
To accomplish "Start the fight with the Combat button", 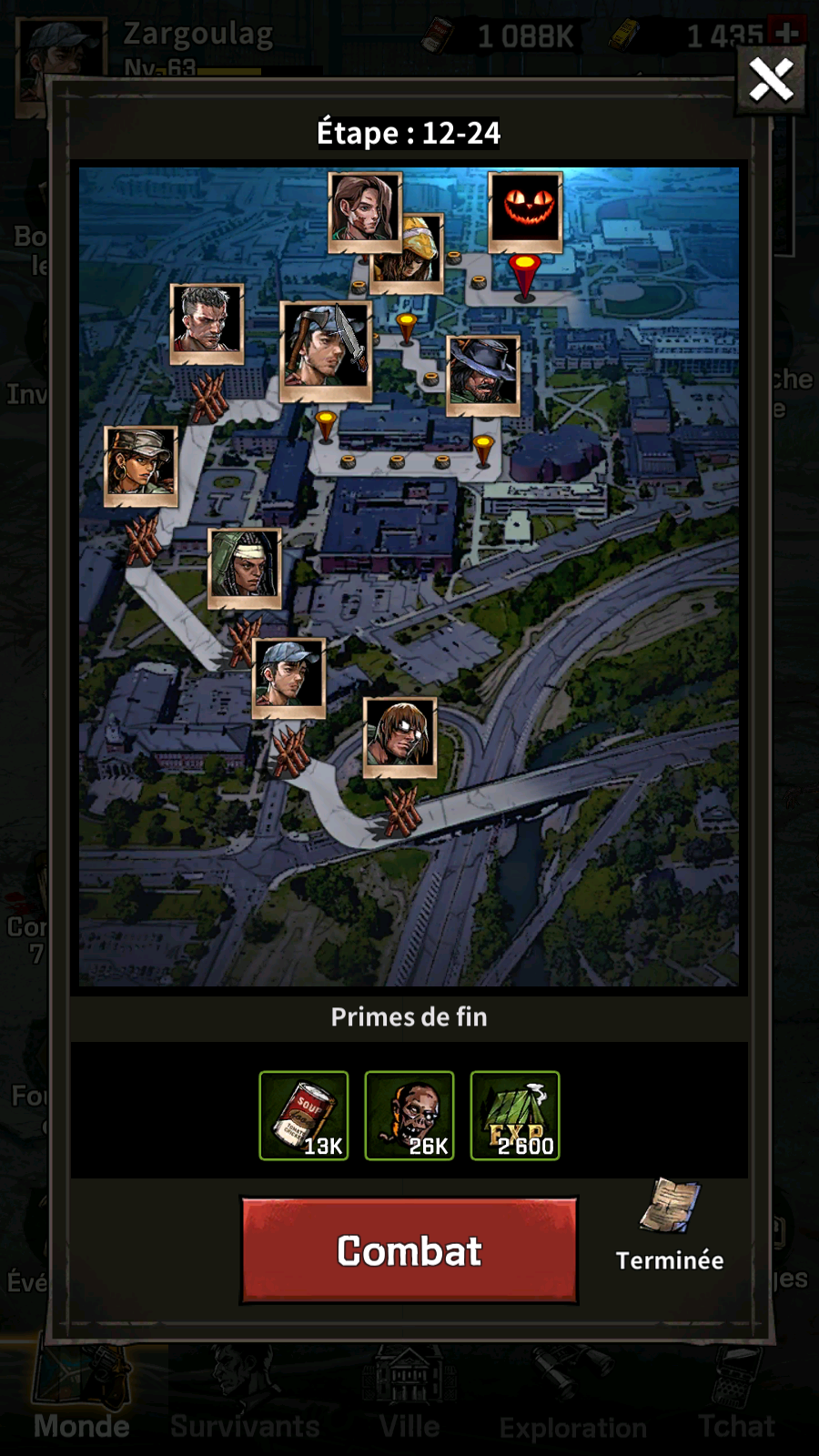I will (x=409, y=1250).
